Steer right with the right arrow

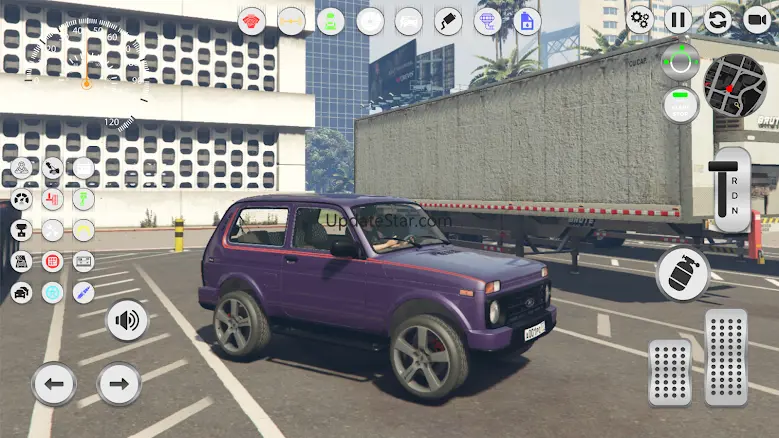119,383
